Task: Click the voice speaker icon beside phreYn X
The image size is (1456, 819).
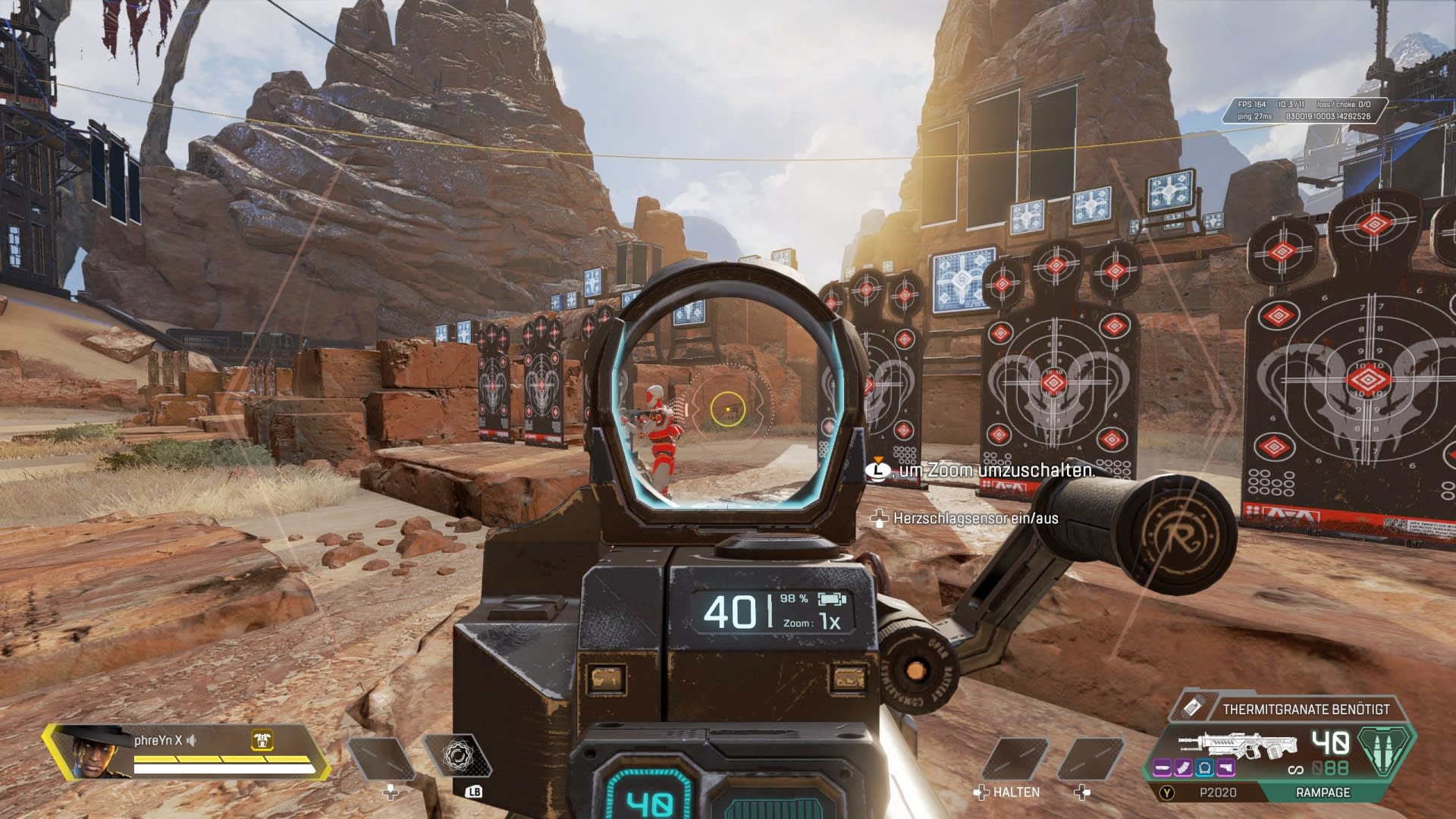Action: point(192,740)
